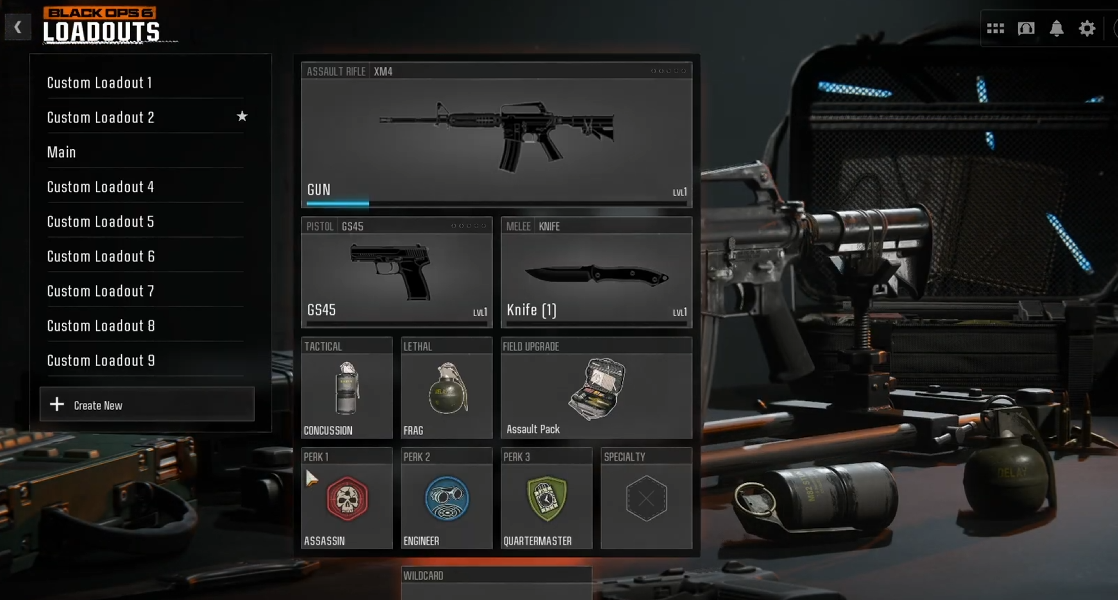Viewport: 1118px width, 600px height.
Task: Change the Assassin perk slot
Action: pyautogui.click(x=346, y=498)
